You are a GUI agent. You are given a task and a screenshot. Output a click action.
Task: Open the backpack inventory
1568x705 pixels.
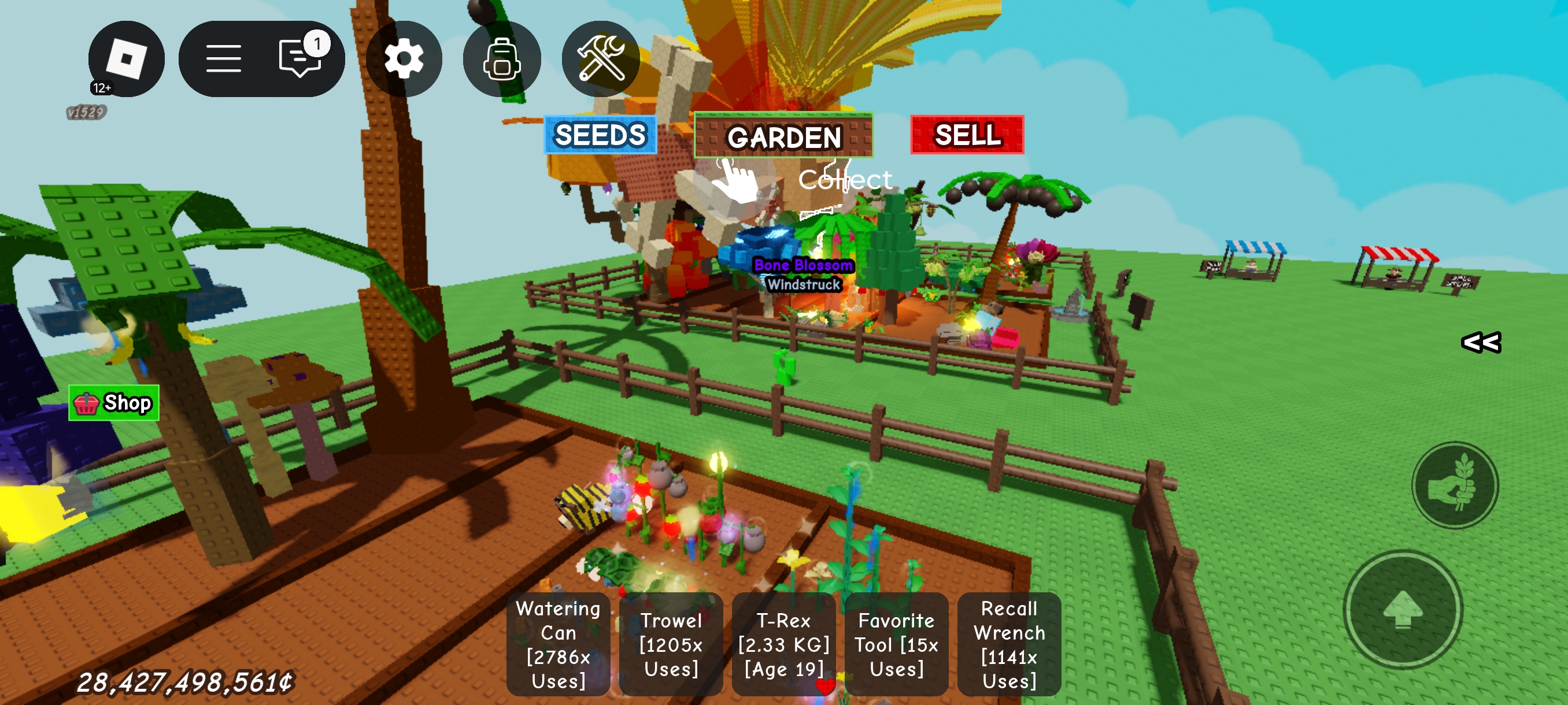pos(502,59)
